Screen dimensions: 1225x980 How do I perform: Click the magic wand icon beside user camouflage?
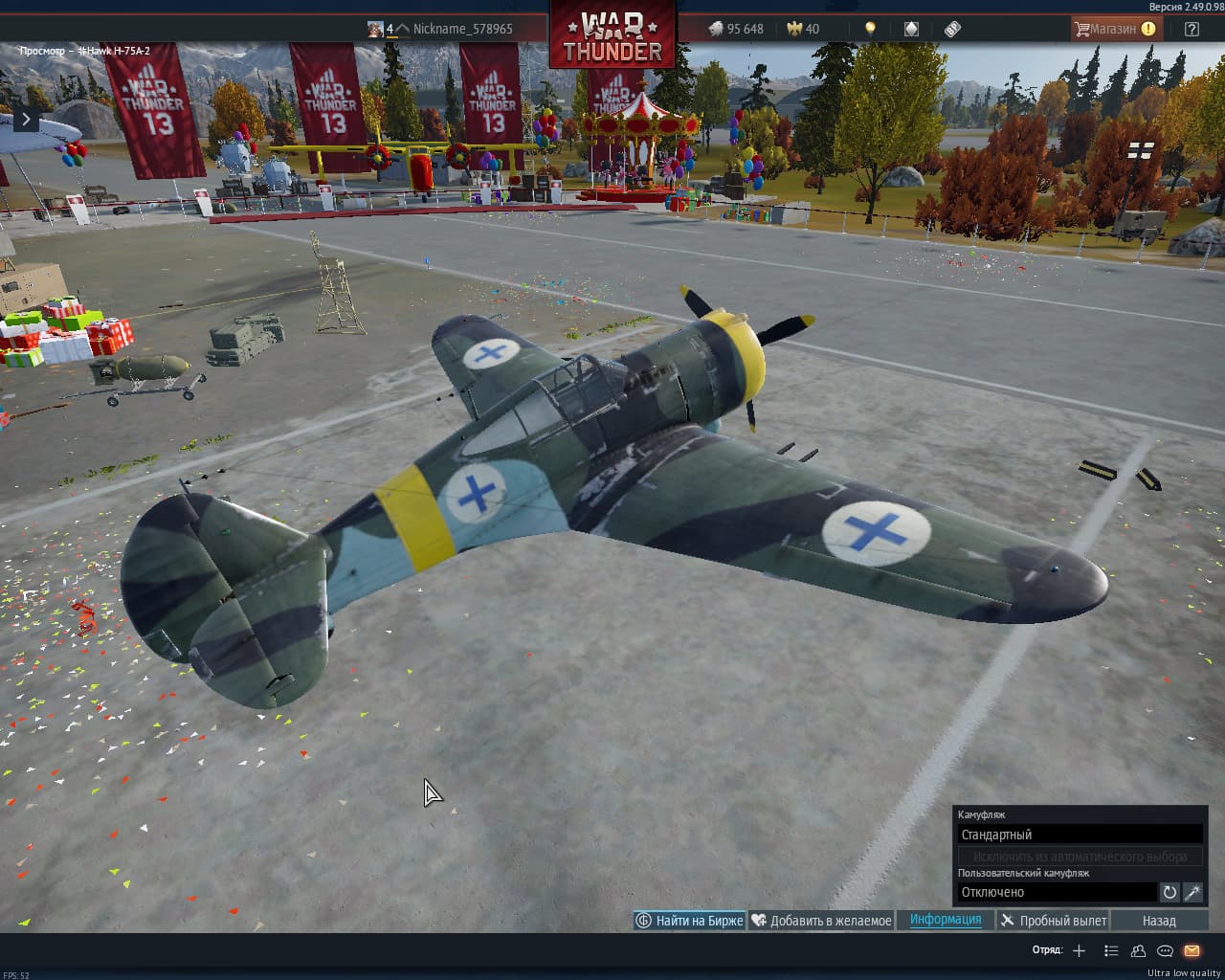click(1193, 892)
